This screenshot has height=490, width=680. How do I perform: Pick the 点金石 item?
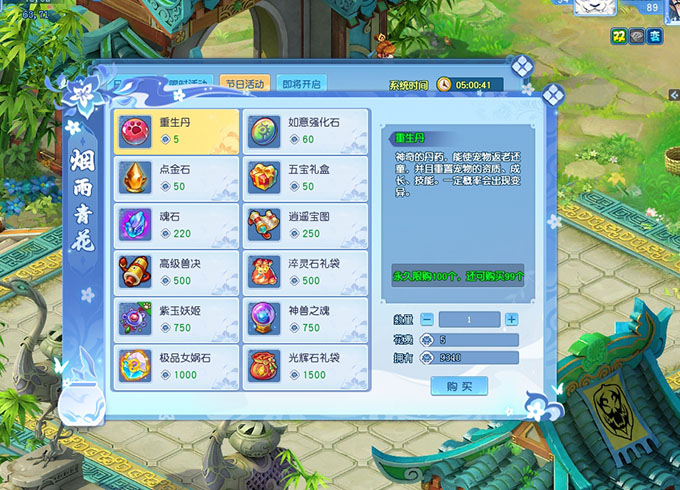click(176, 178)
